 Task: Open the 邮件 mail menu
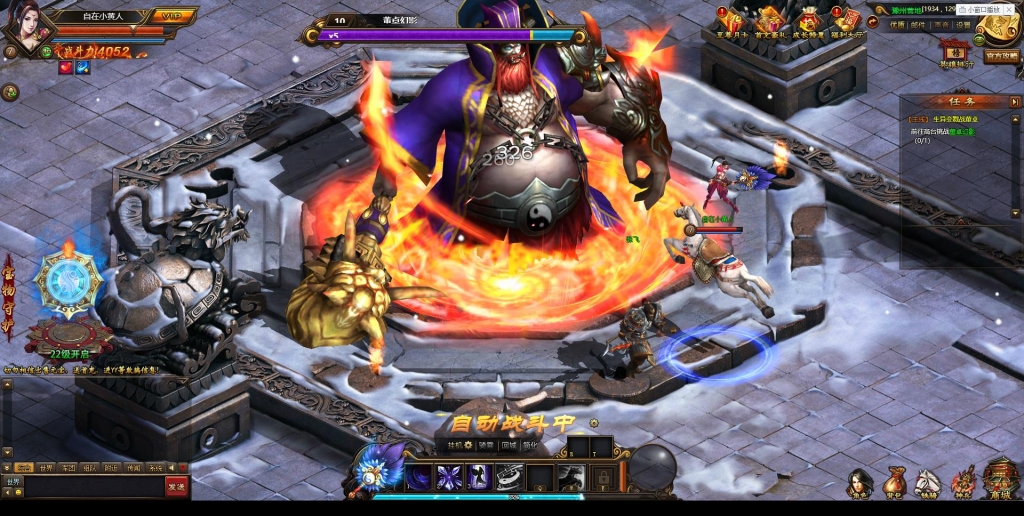click(917, 26)
